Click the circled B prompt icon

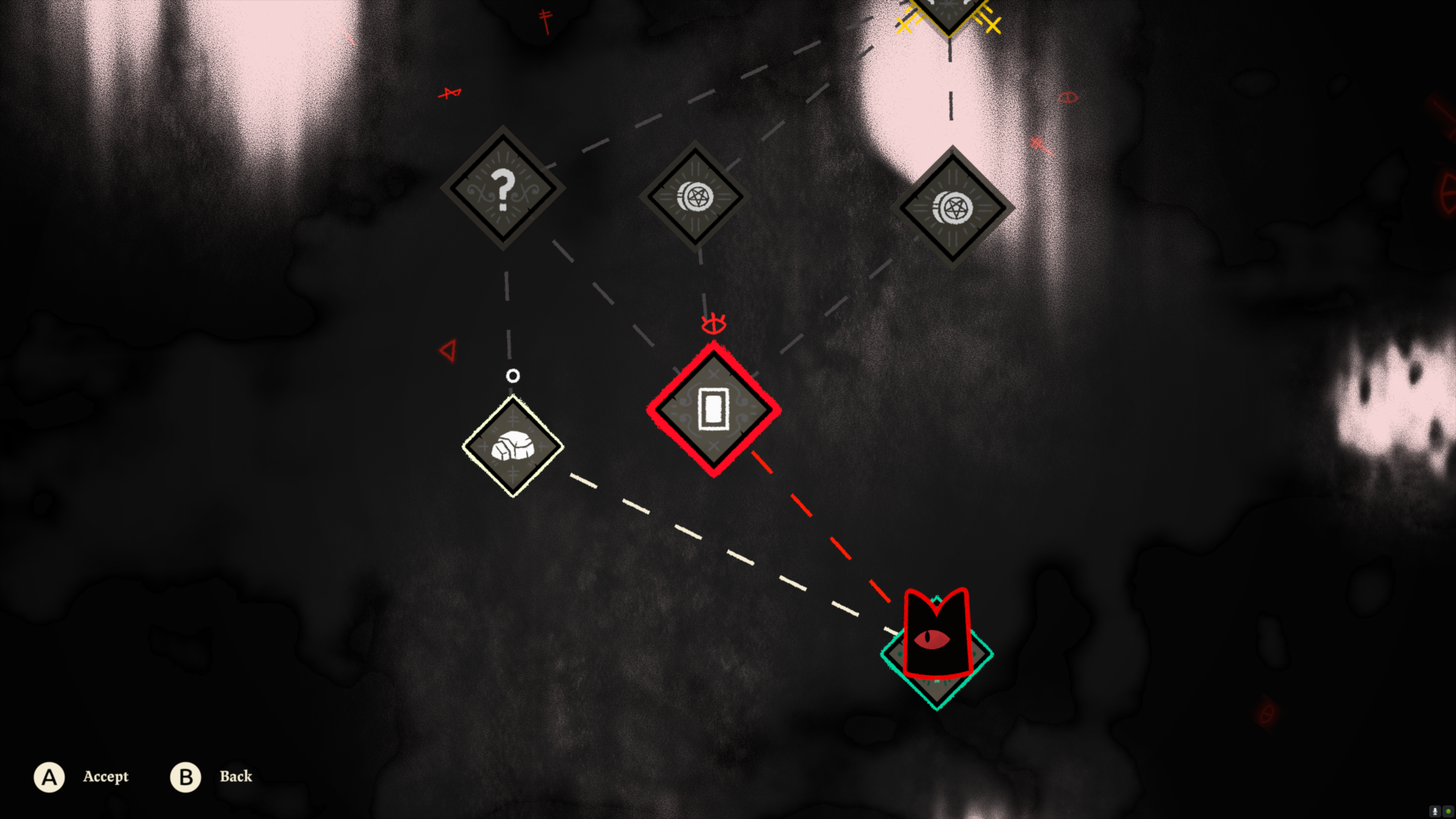[184, 777]
